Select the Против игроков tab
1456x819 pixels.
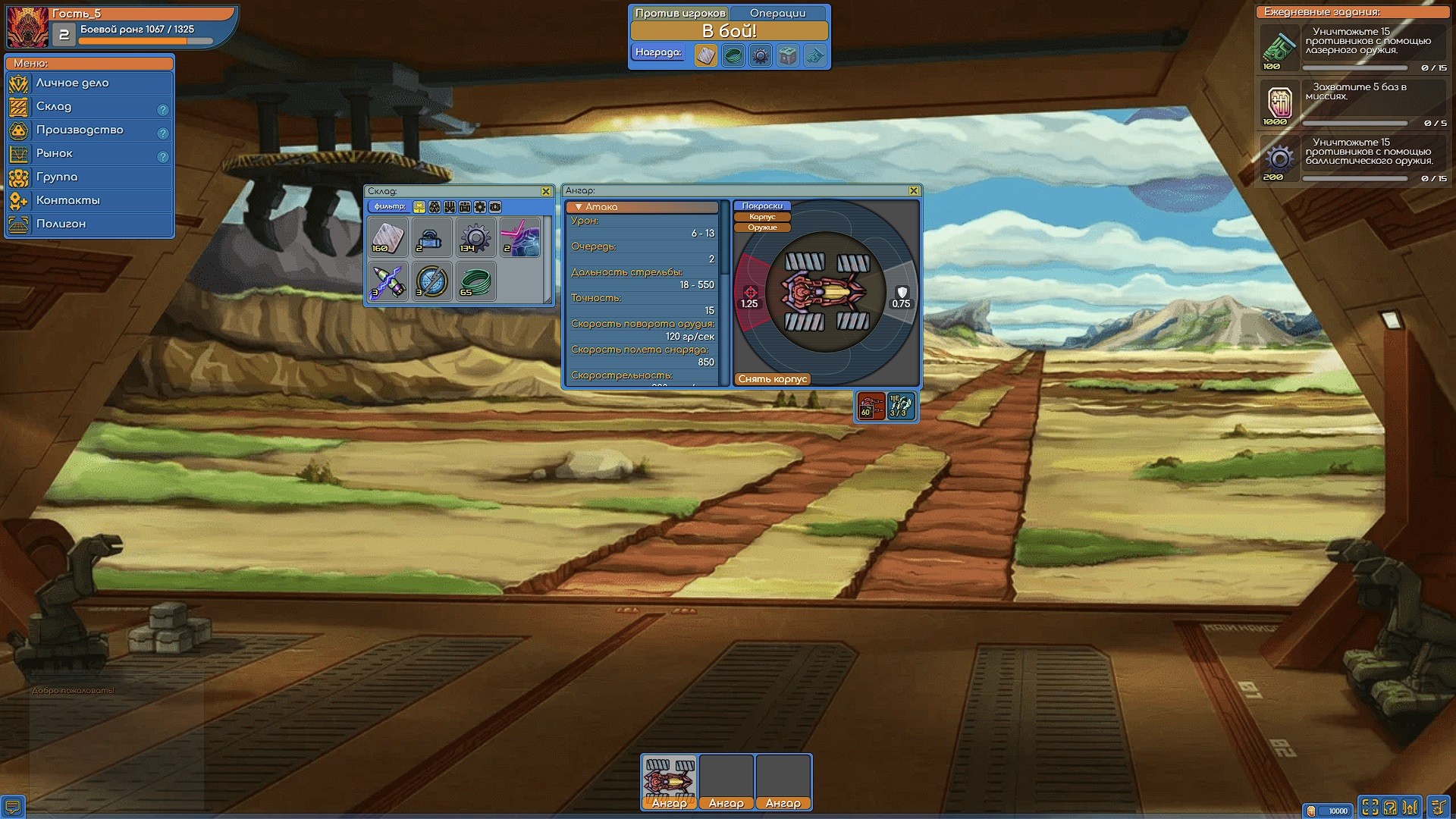pyautogui.click(x=679, y=13)
